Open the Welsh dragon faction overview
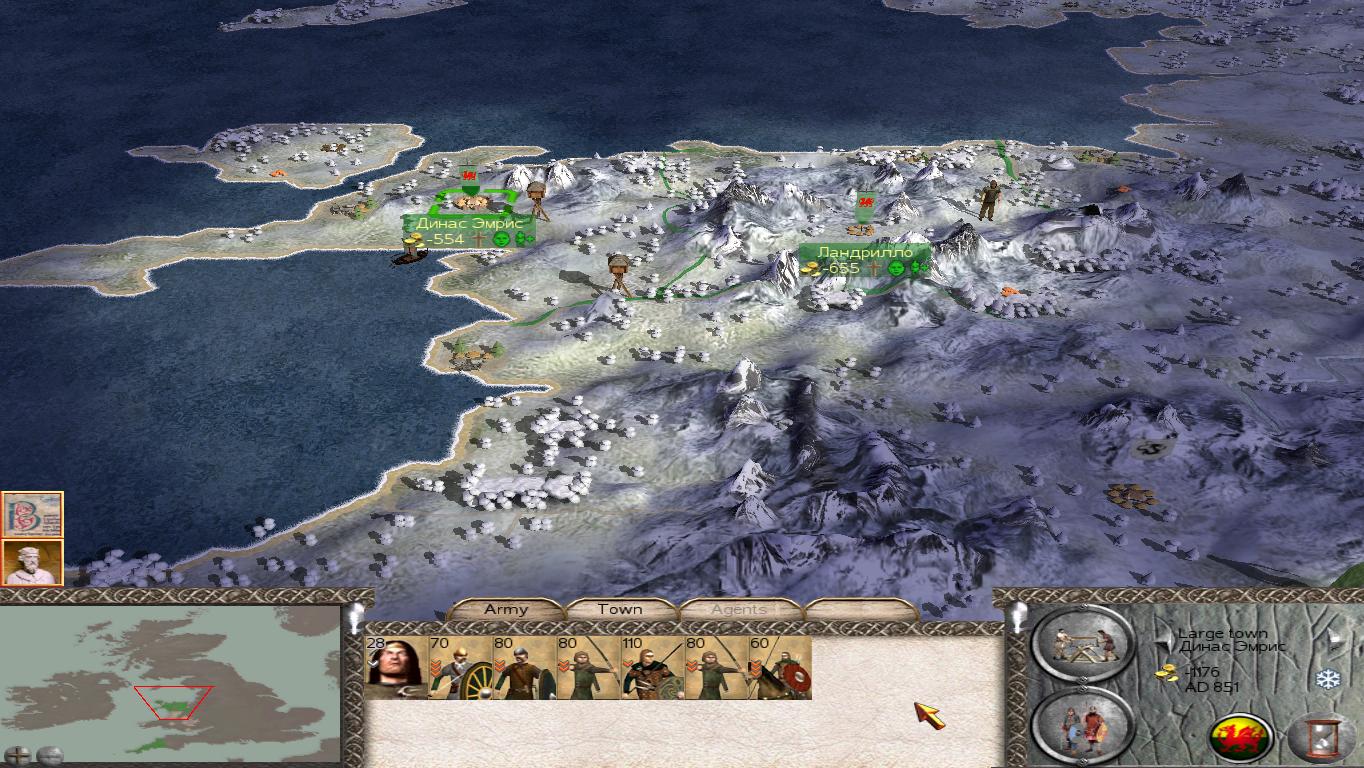This screenshot has height=768, width=1364. tap(1241, 738)
